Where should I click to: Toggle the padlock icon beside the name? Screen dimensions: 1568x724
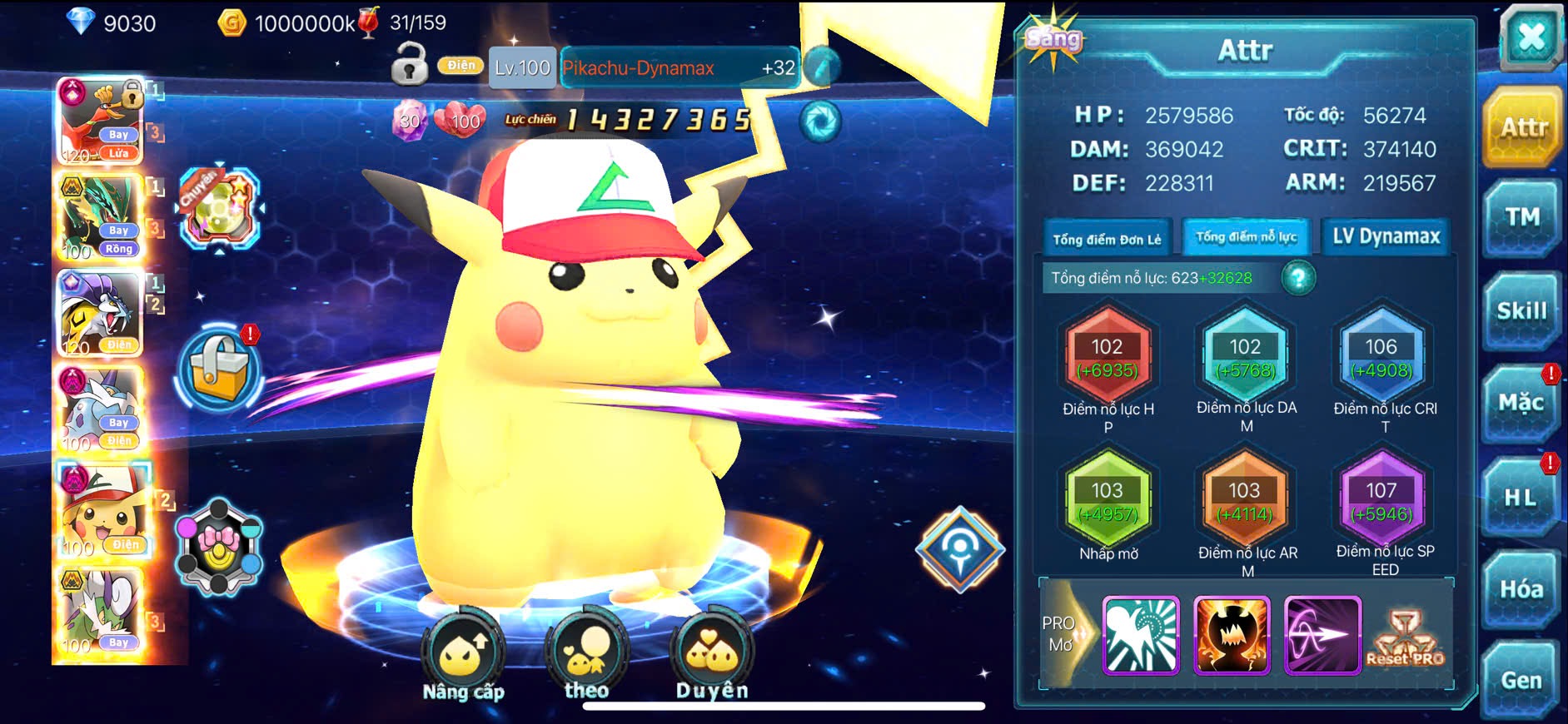coord(410,65)
